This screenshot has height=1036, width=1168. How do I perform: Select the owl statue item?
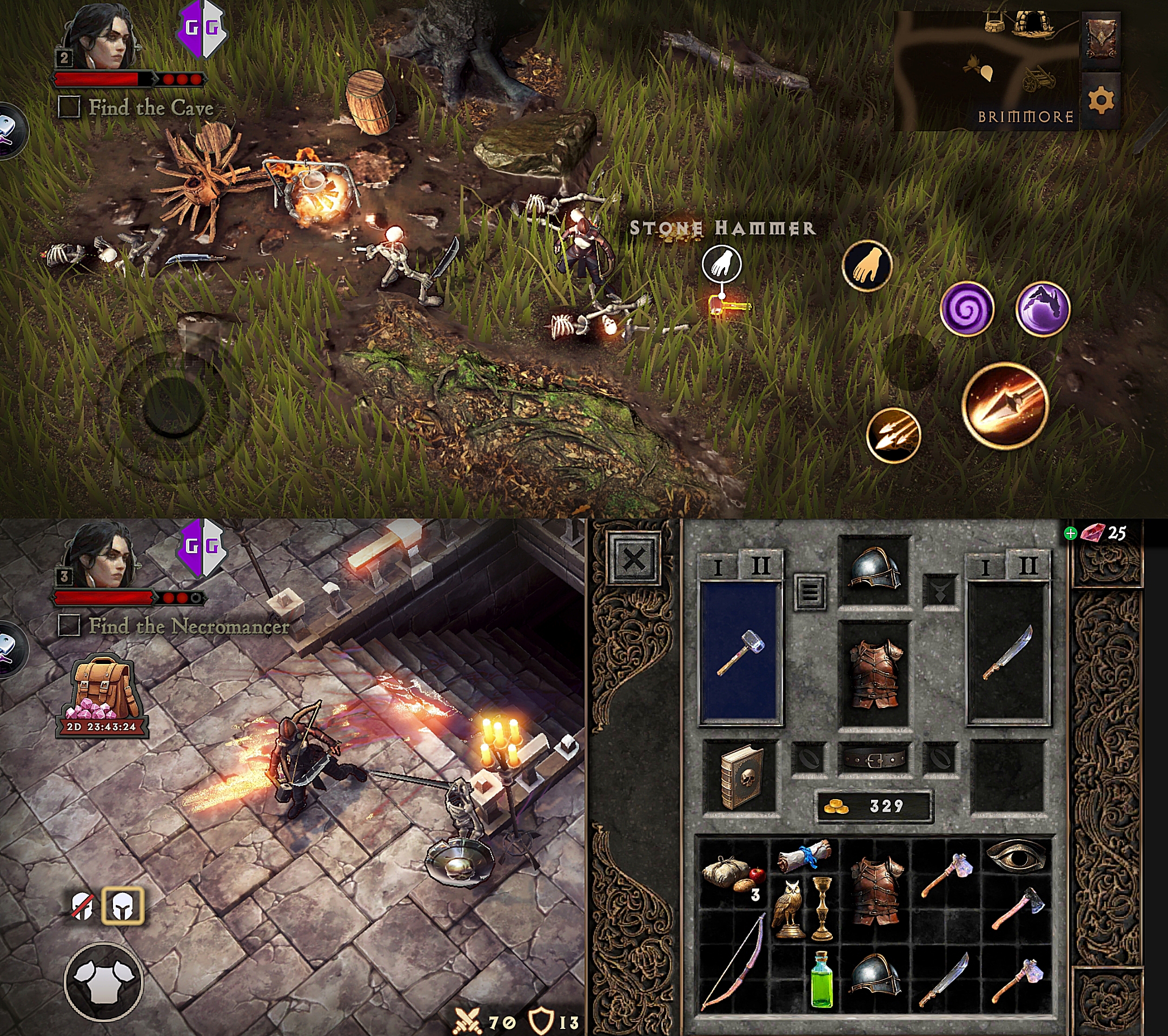[788, 909]
